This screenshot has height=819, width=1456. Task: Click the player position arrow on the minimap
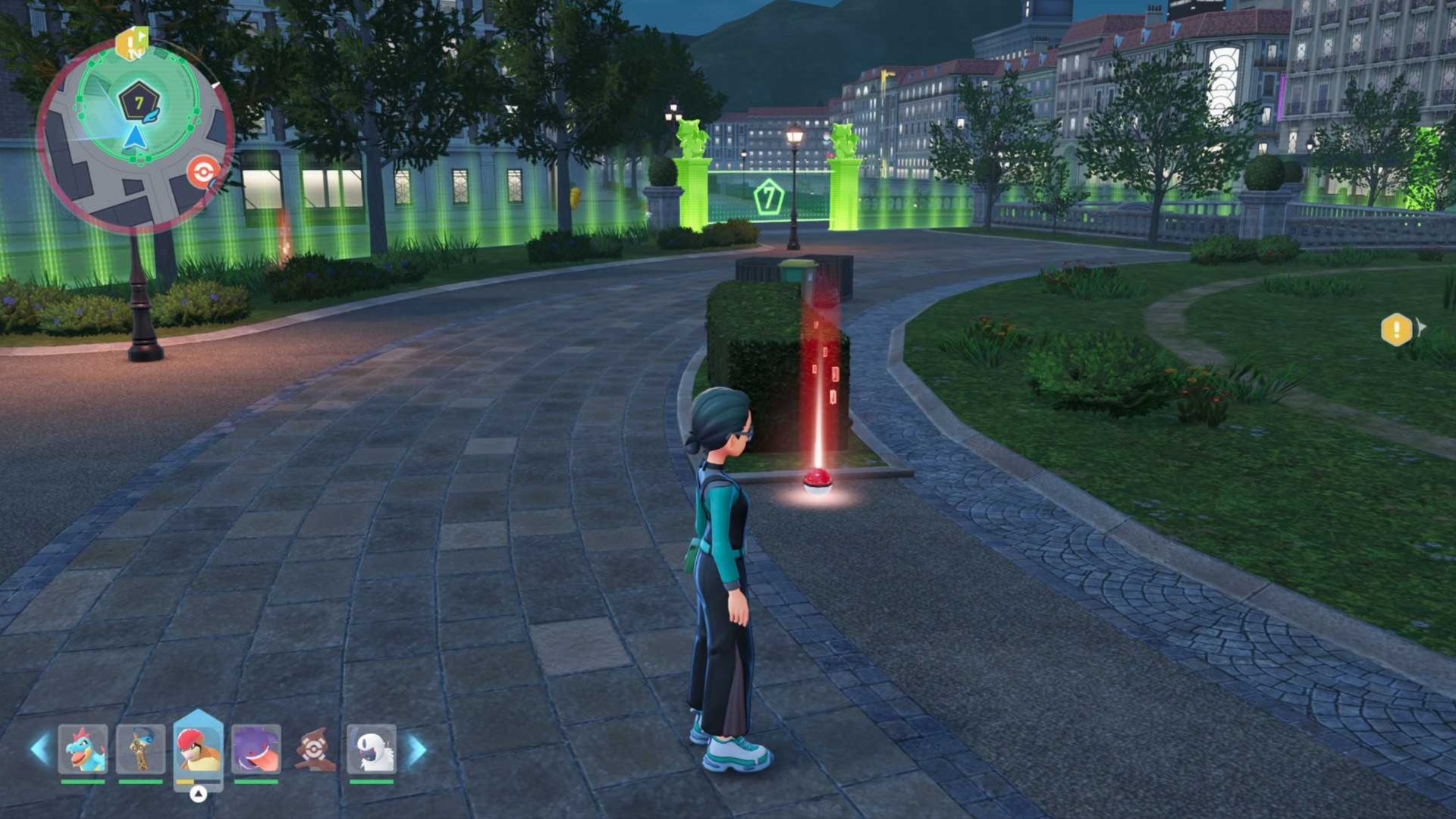[136, 136]
